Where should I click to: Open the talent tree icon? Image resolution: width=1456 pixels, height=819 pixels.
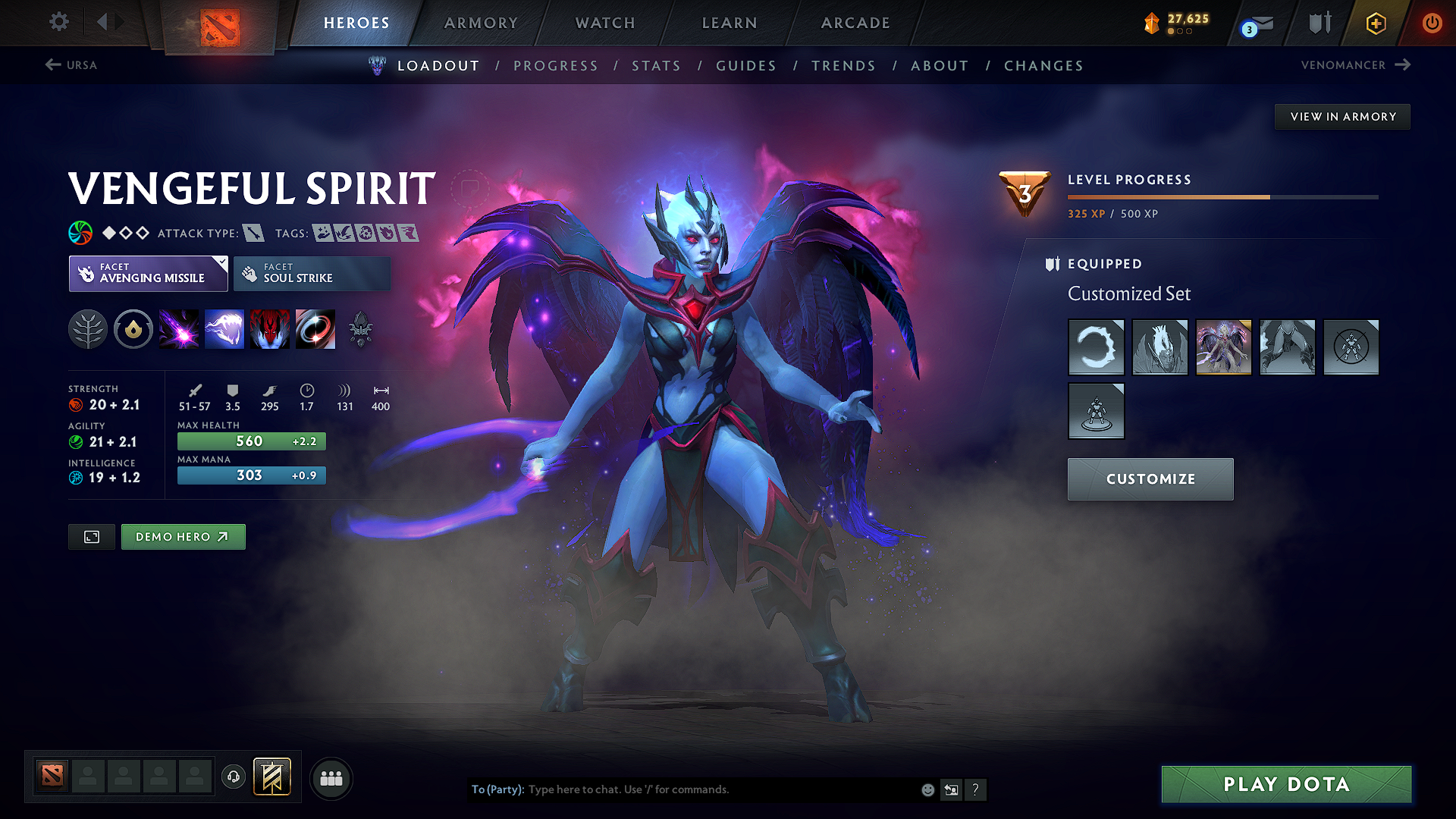click(x=87, y=328)
